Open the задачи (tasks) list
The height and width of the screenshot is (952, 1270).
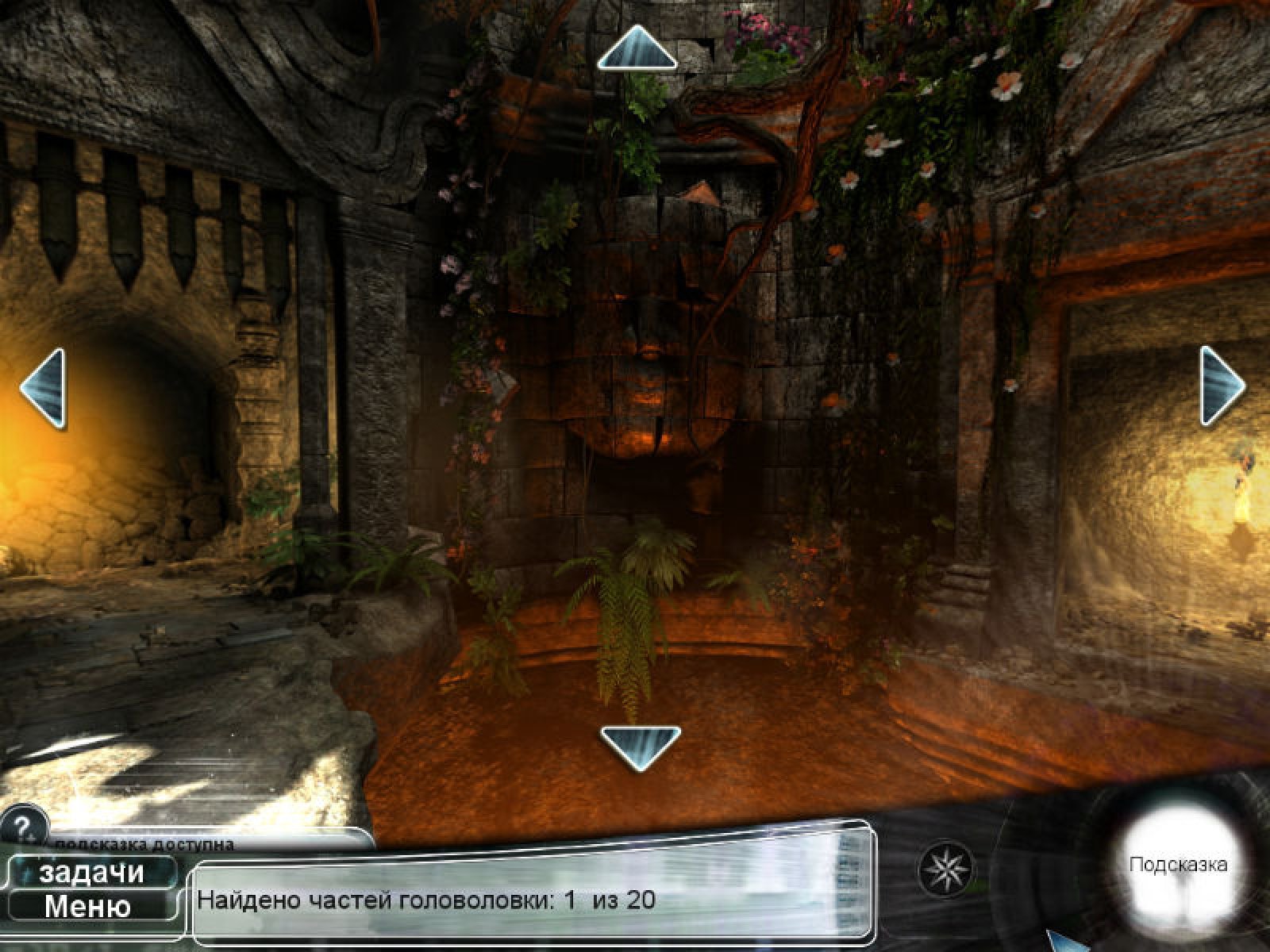point(91,873)
